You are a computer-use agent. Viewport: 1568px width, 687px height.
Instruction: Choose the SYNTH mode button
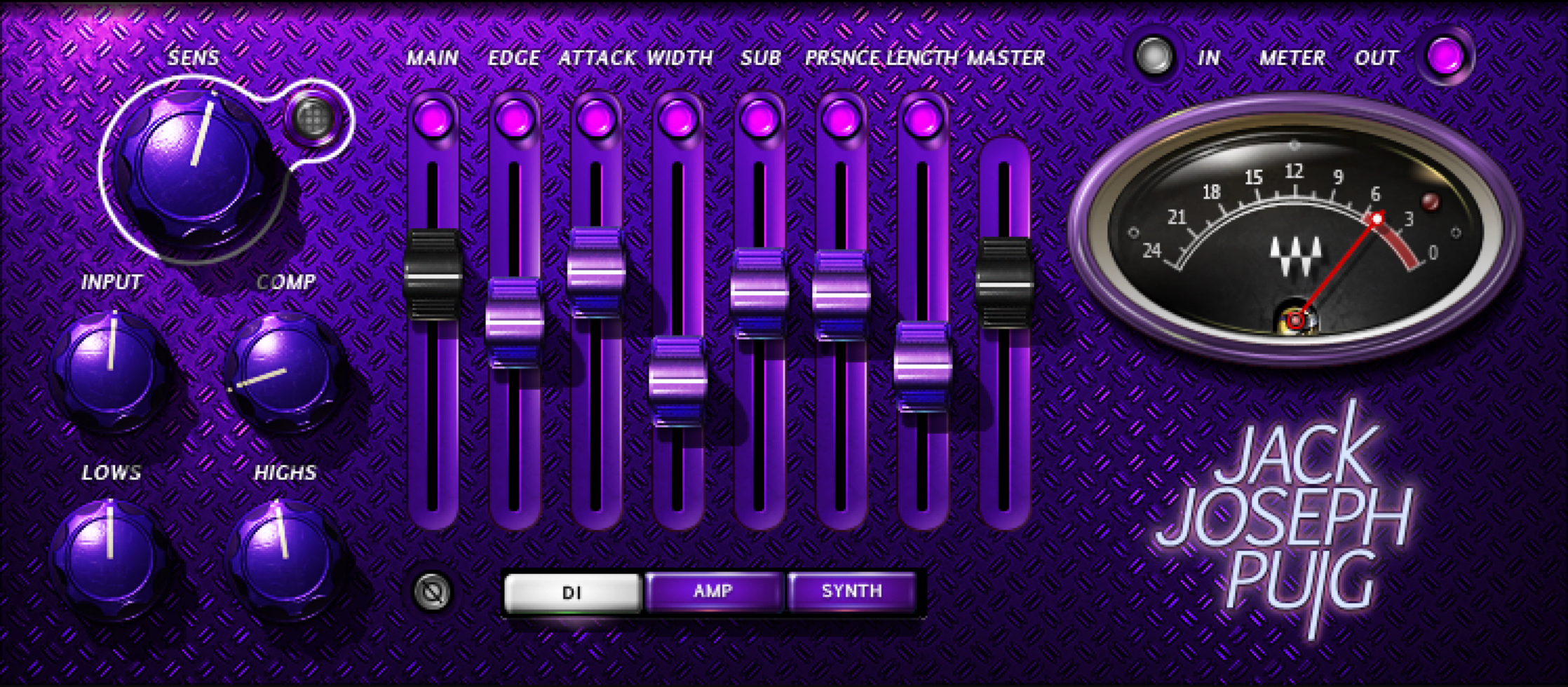point(851,591)
